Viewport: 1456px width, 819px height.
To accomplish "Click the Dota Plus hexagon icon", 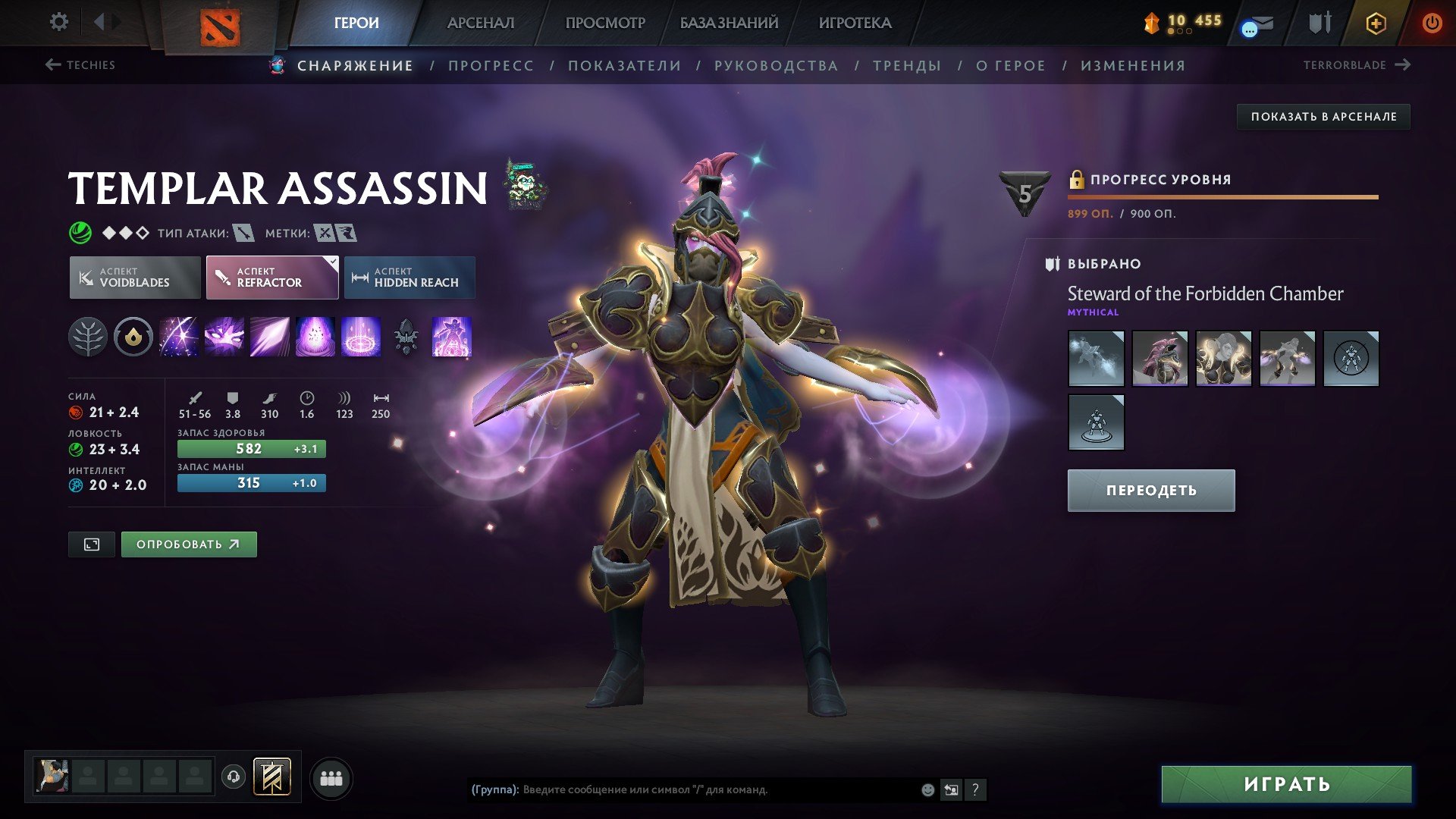I will pos(1376,23).
